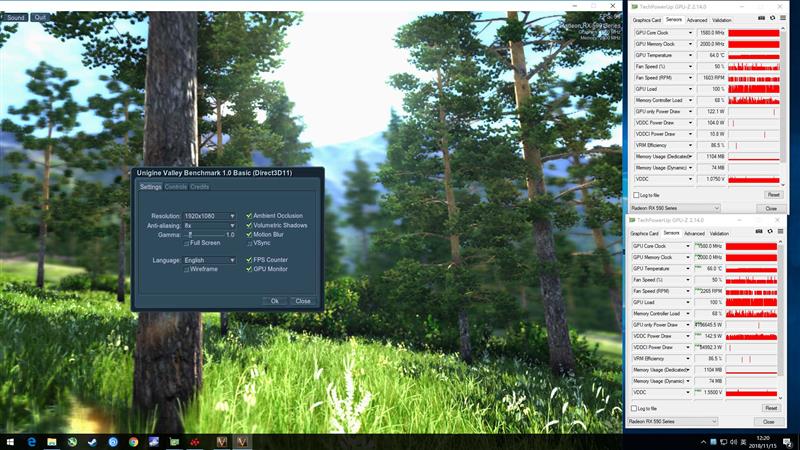Select the Quit button

(x=40, y=17)
